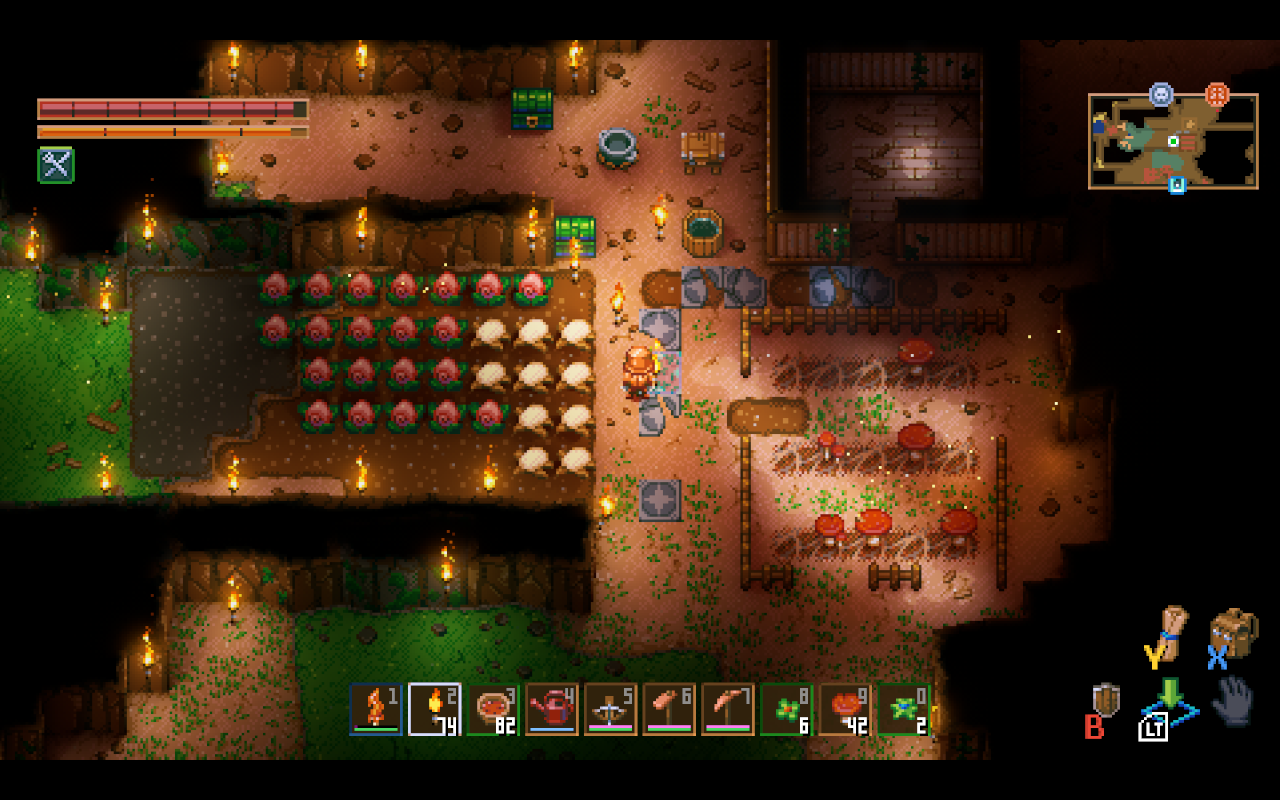Click the orange rune marker on the minimap

[1217, 94]
